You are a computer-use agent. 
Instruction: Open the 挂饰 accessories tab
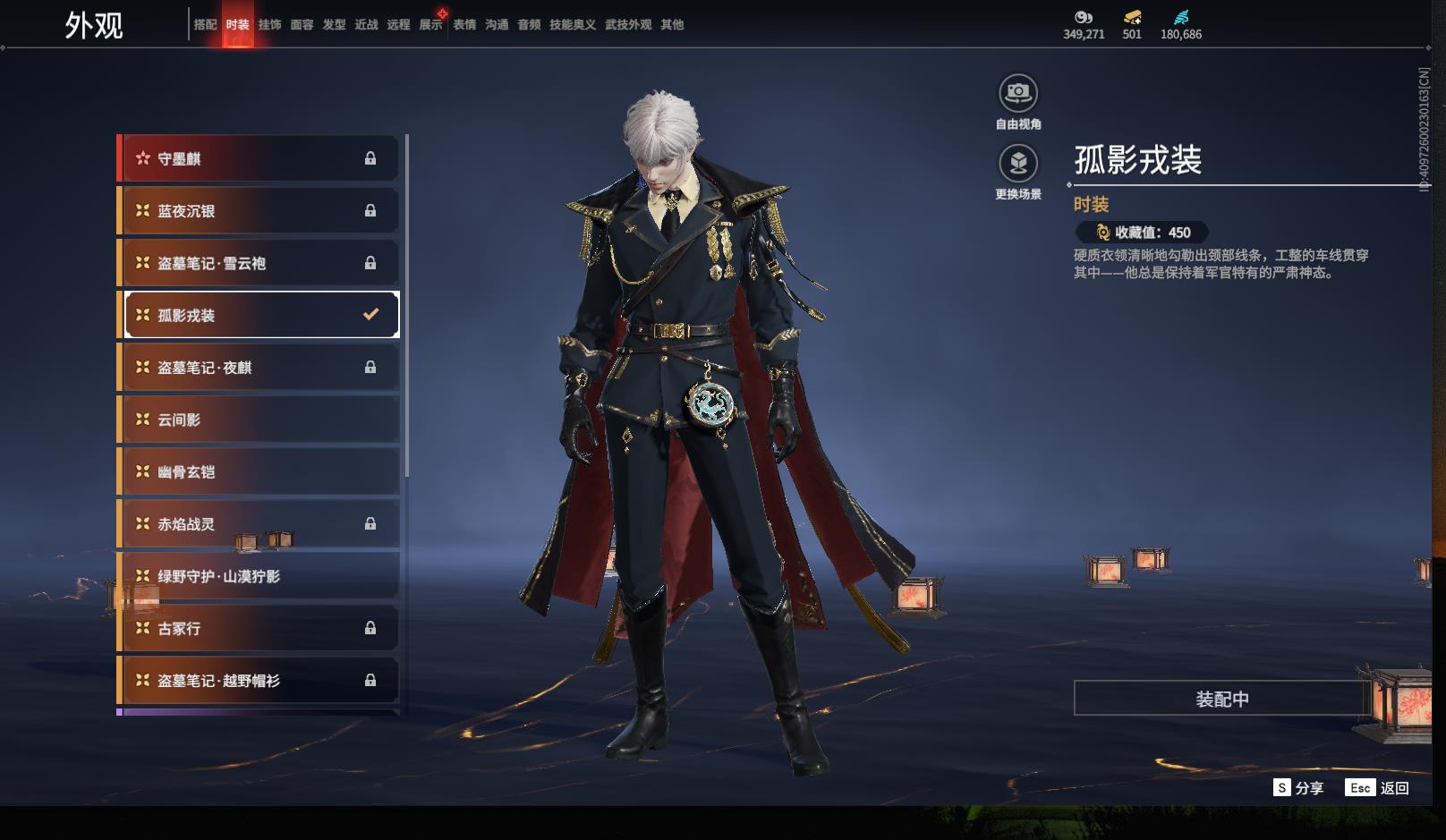(269, 25)
